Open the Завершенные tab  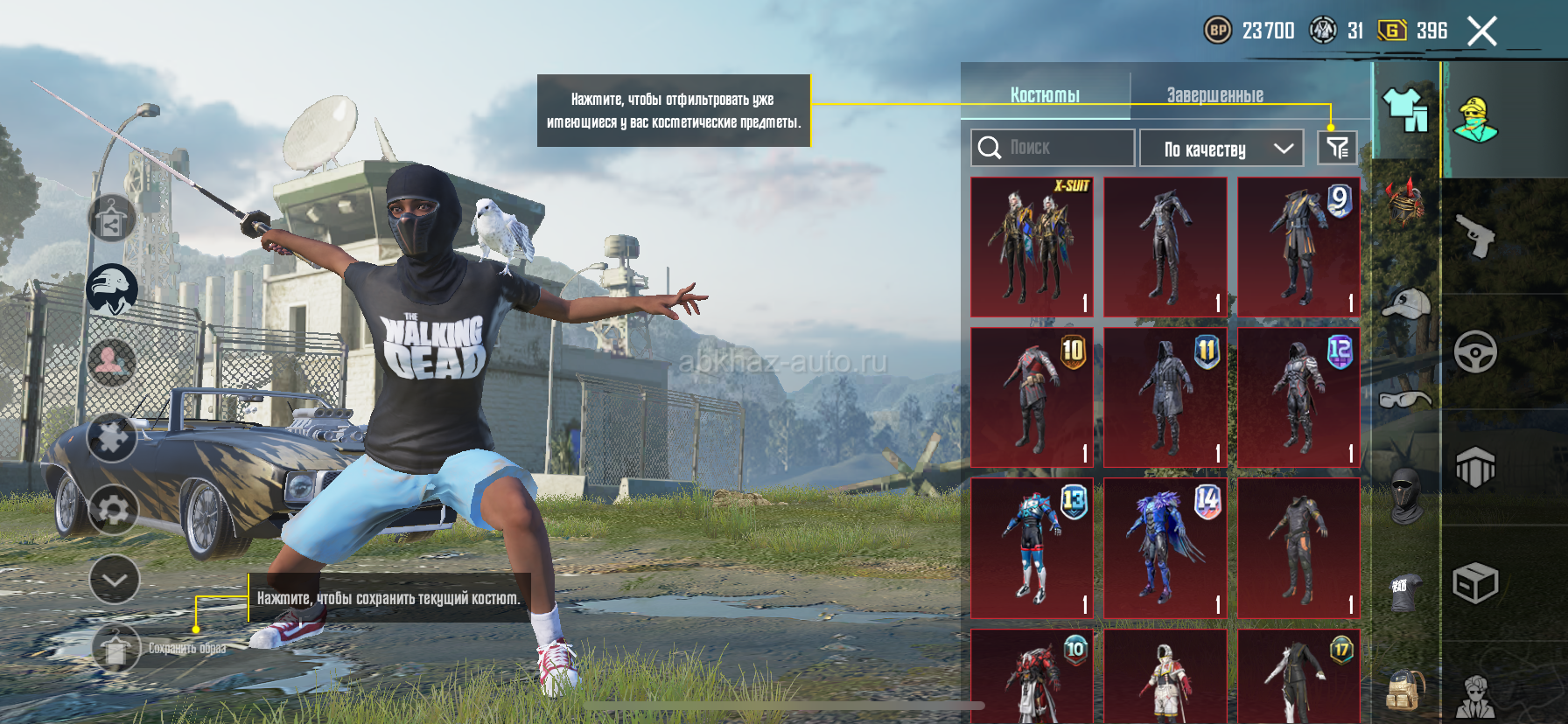[1214, 94]
